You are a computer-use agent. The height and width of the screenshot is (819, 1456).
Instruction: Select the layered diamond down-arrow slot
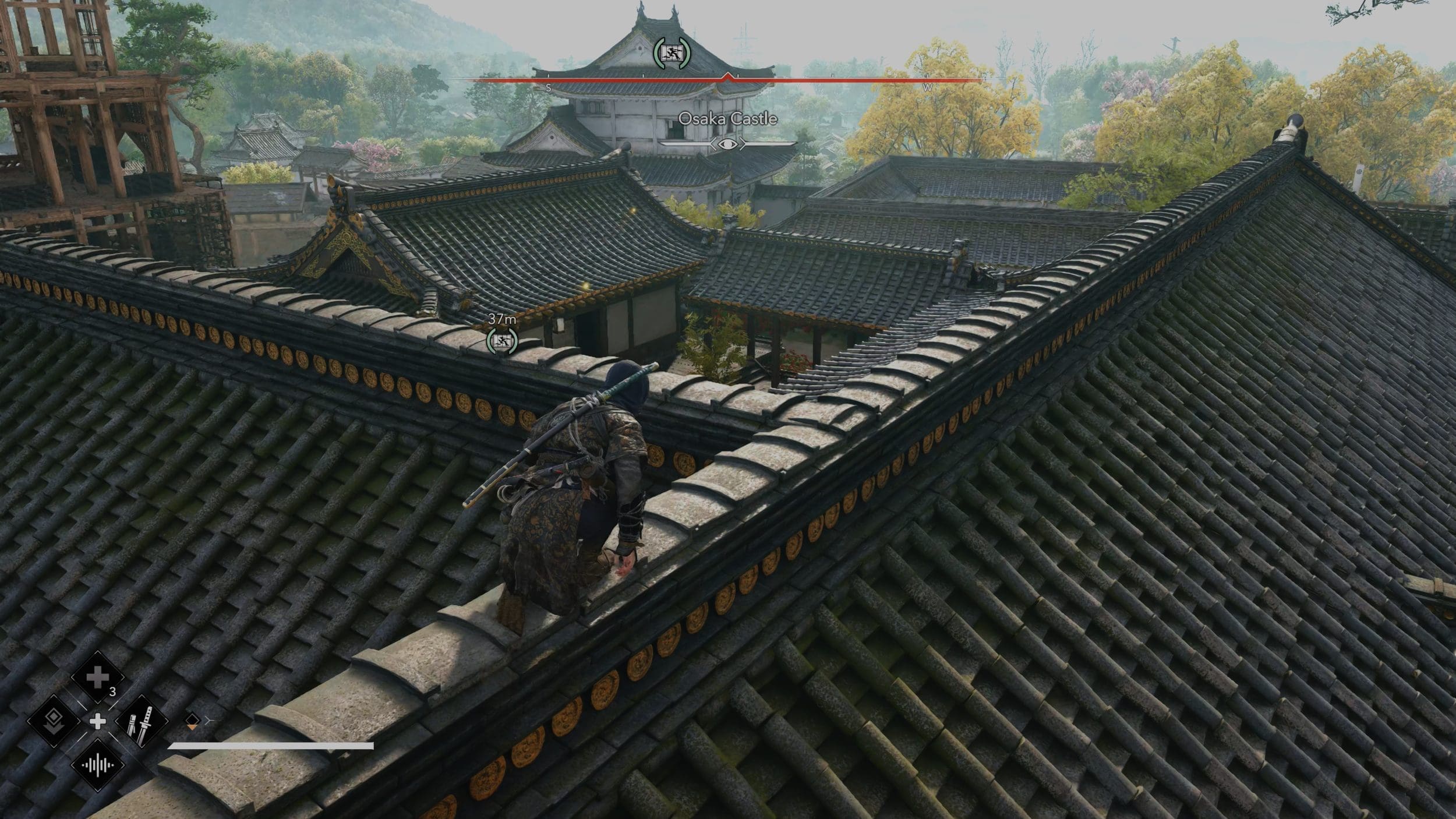54,721
